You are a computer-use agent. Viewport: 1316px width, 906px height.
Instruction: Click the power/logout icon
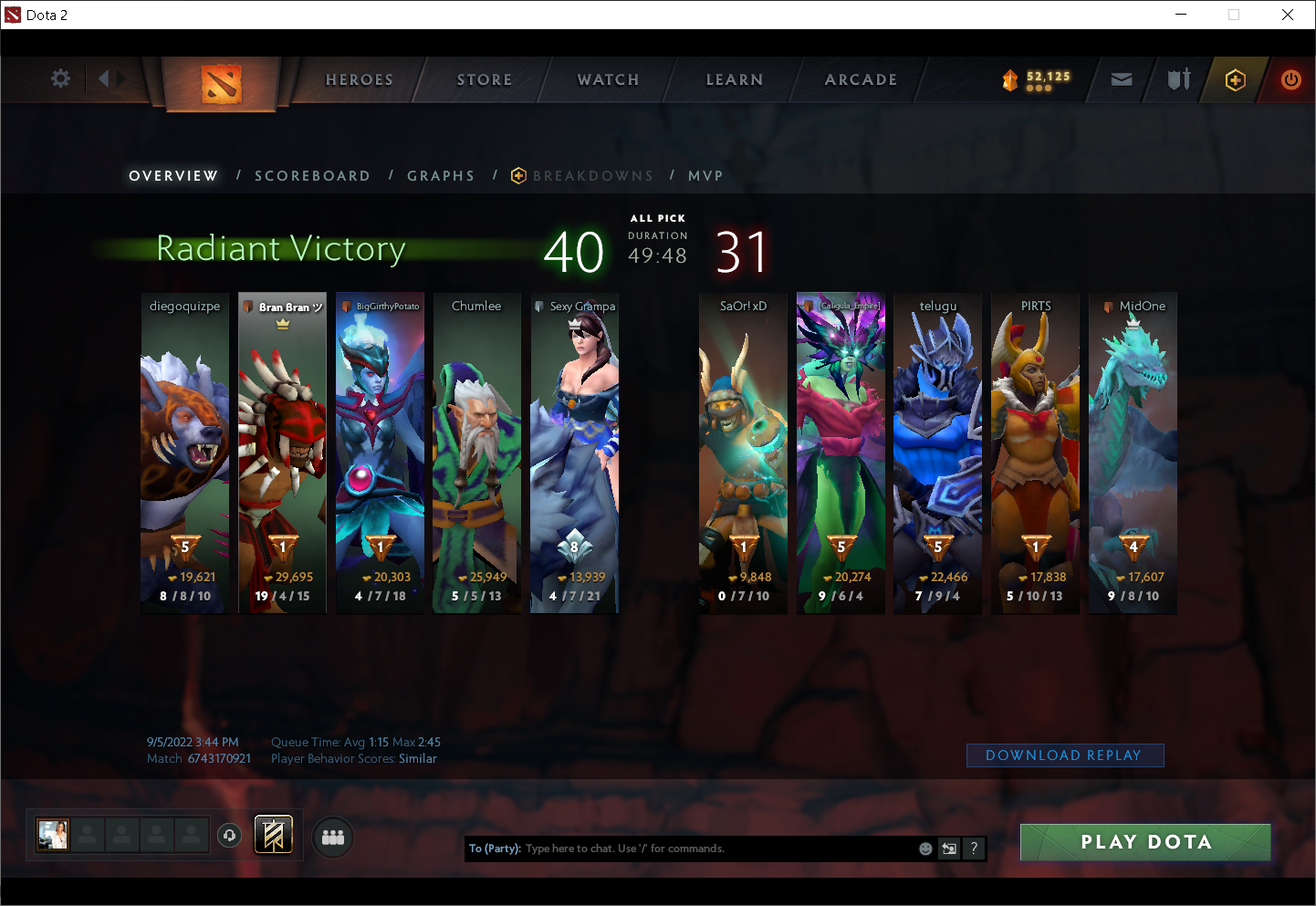(1291, 80)
